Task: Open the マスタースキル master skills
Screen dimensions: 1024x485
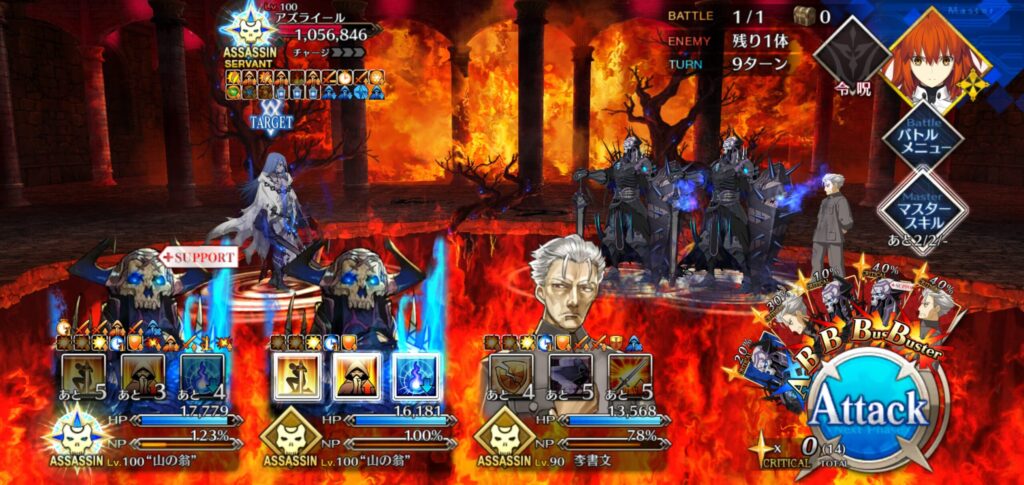Action: [921, 209]
